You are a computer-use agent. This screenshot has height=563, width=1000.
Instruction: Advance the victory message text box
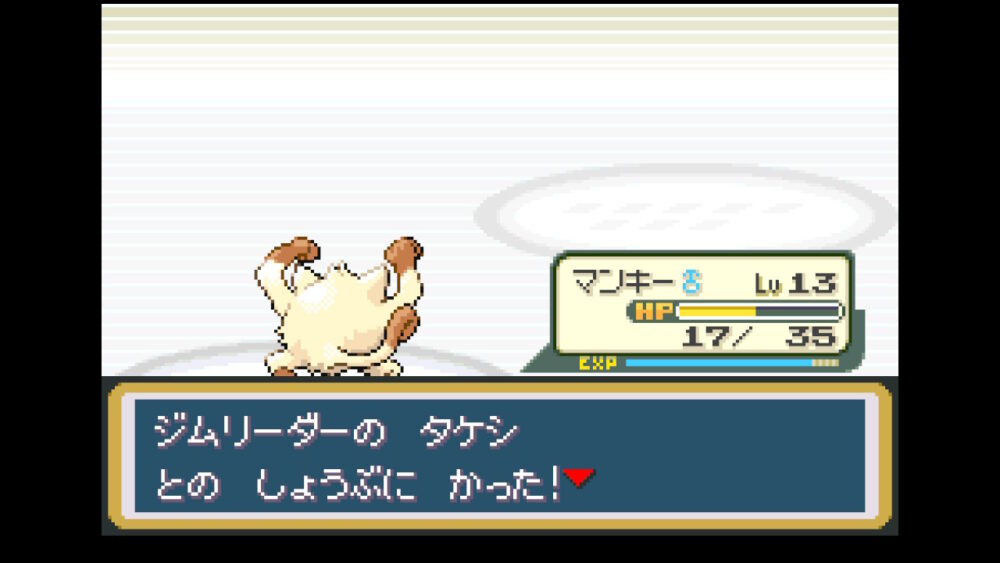(x=498, y=455)
